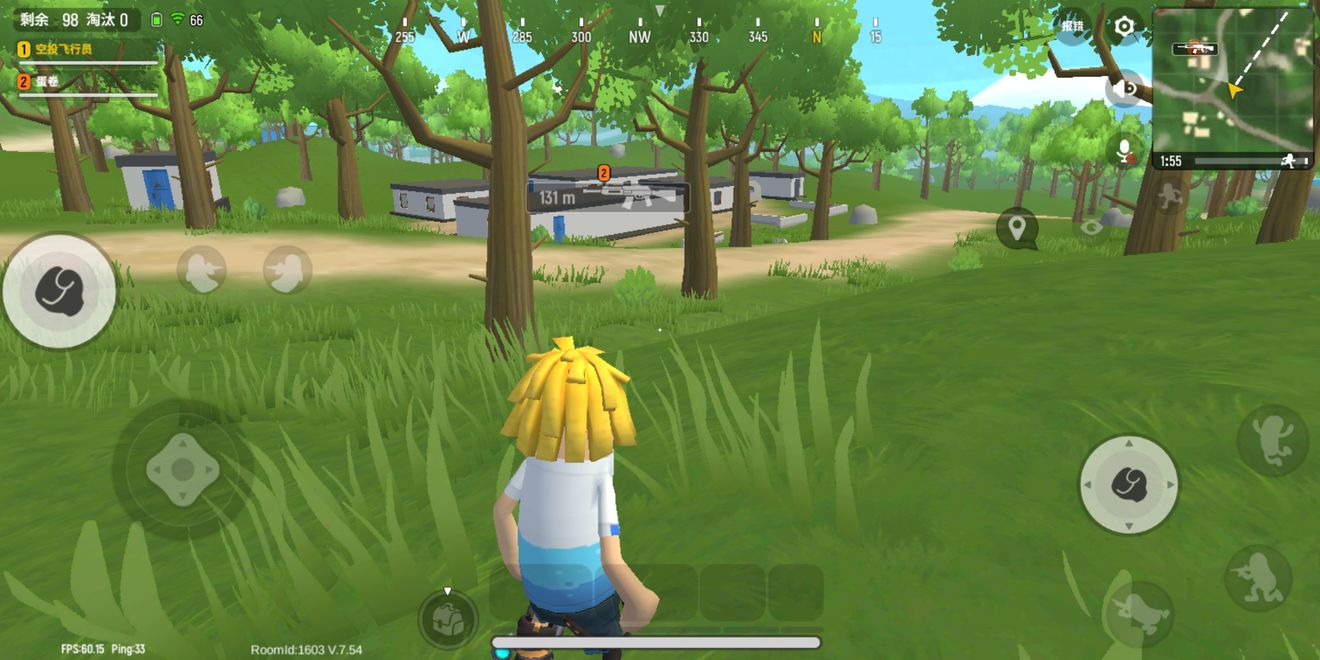Screen dimensions: 1320x660
Task: Punch with the right fist attack button
Action: pos(1129,484)
